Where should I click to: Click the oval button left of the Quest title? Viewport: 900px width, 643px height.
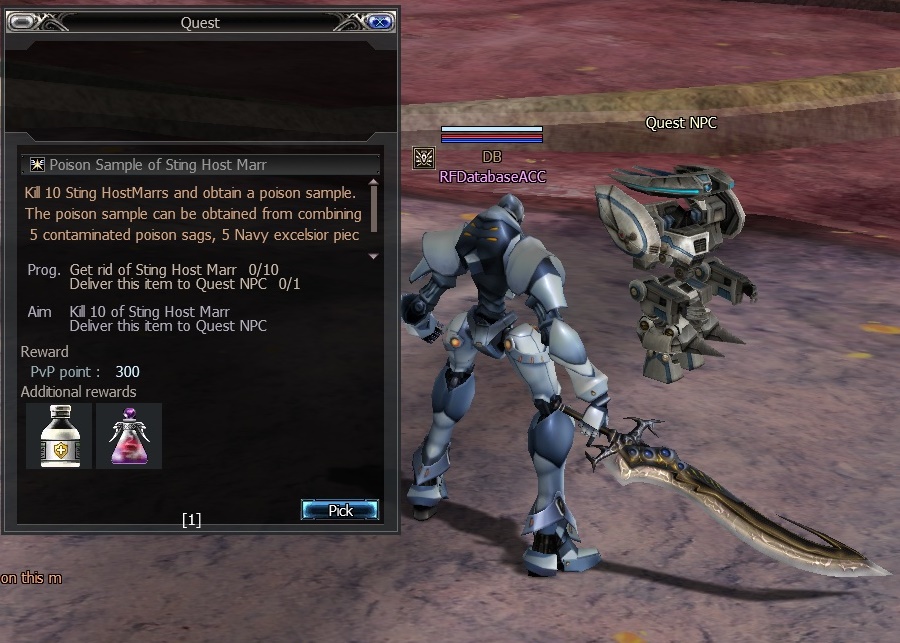coord(21,22)
